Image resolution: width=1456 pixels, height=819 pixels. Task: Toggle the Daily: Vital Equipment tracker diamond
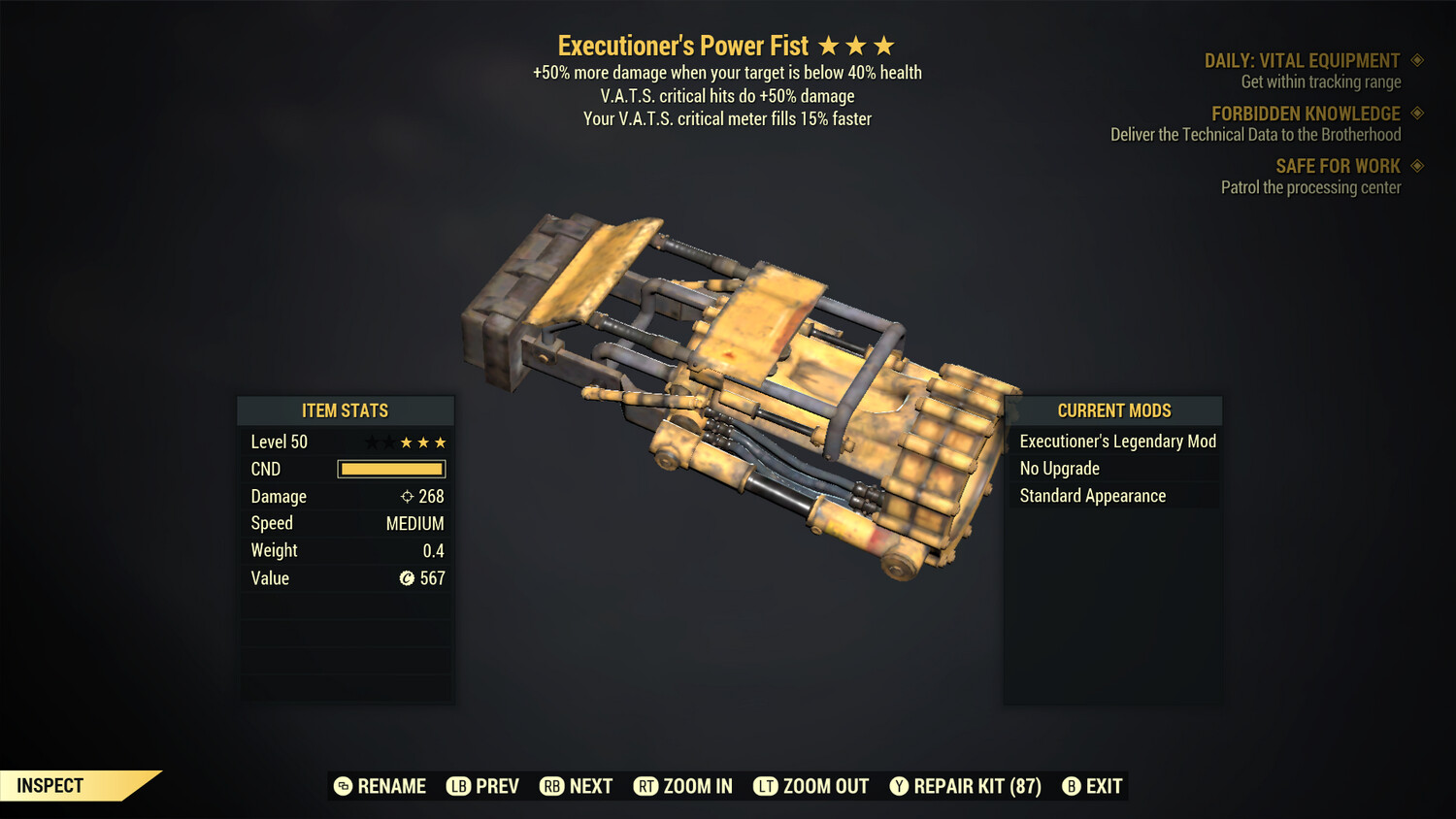1415,60
